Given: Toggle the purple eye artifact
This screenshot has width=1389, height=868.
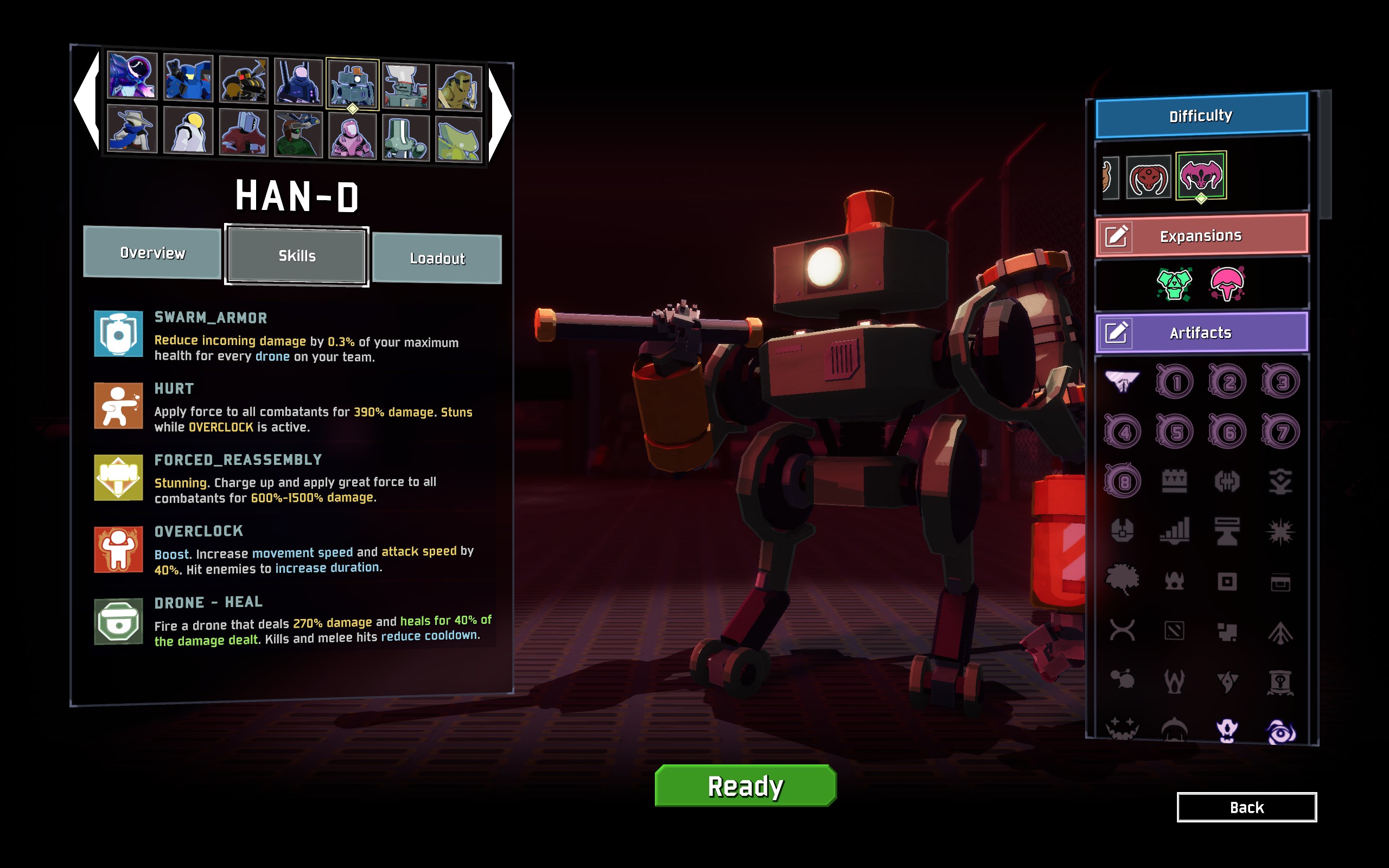Looking at the screenshot, I should [1280, 731].
